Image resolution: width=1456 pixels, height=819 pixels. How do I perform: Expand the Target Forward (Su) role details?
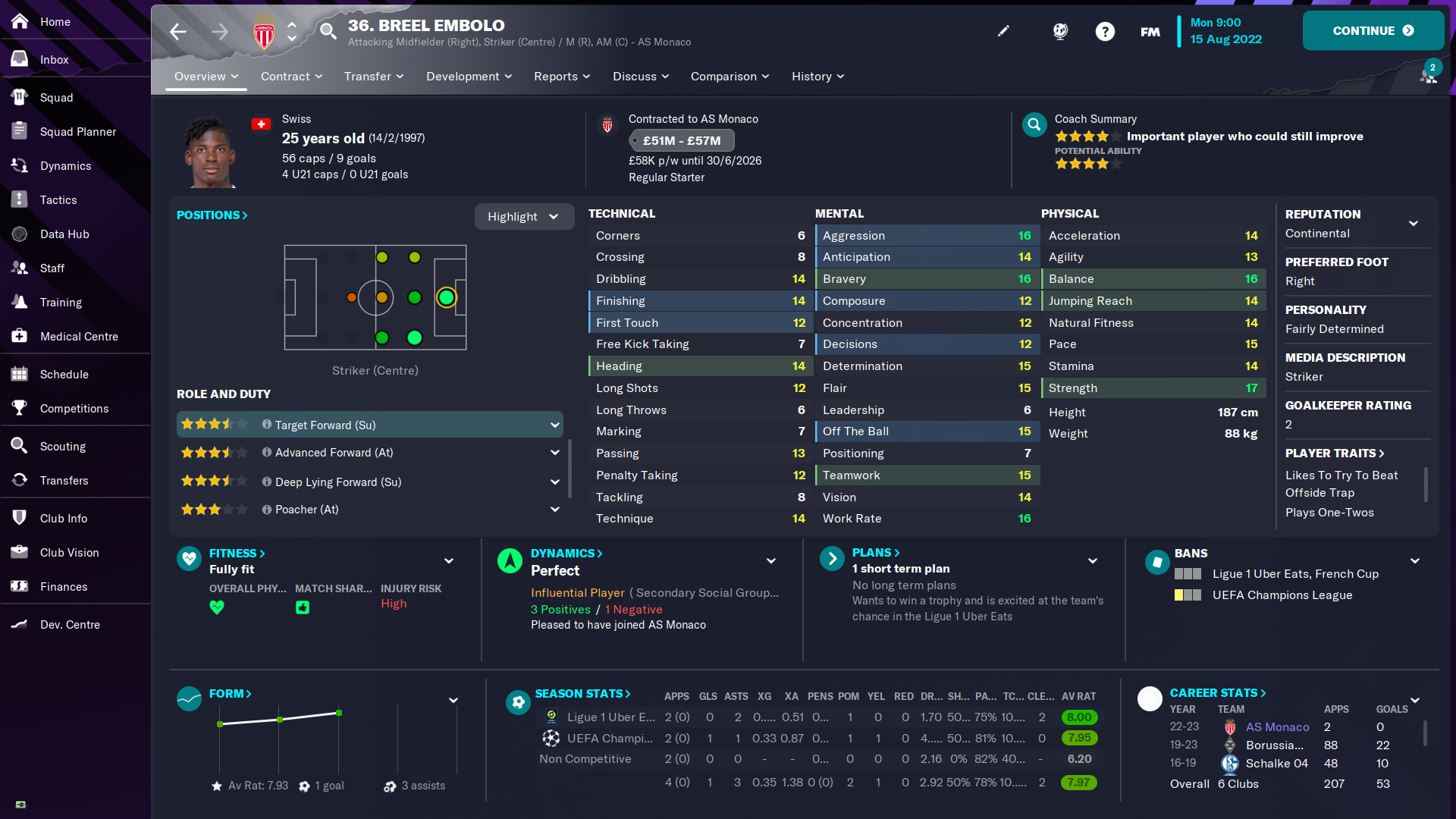click(556, 425)
